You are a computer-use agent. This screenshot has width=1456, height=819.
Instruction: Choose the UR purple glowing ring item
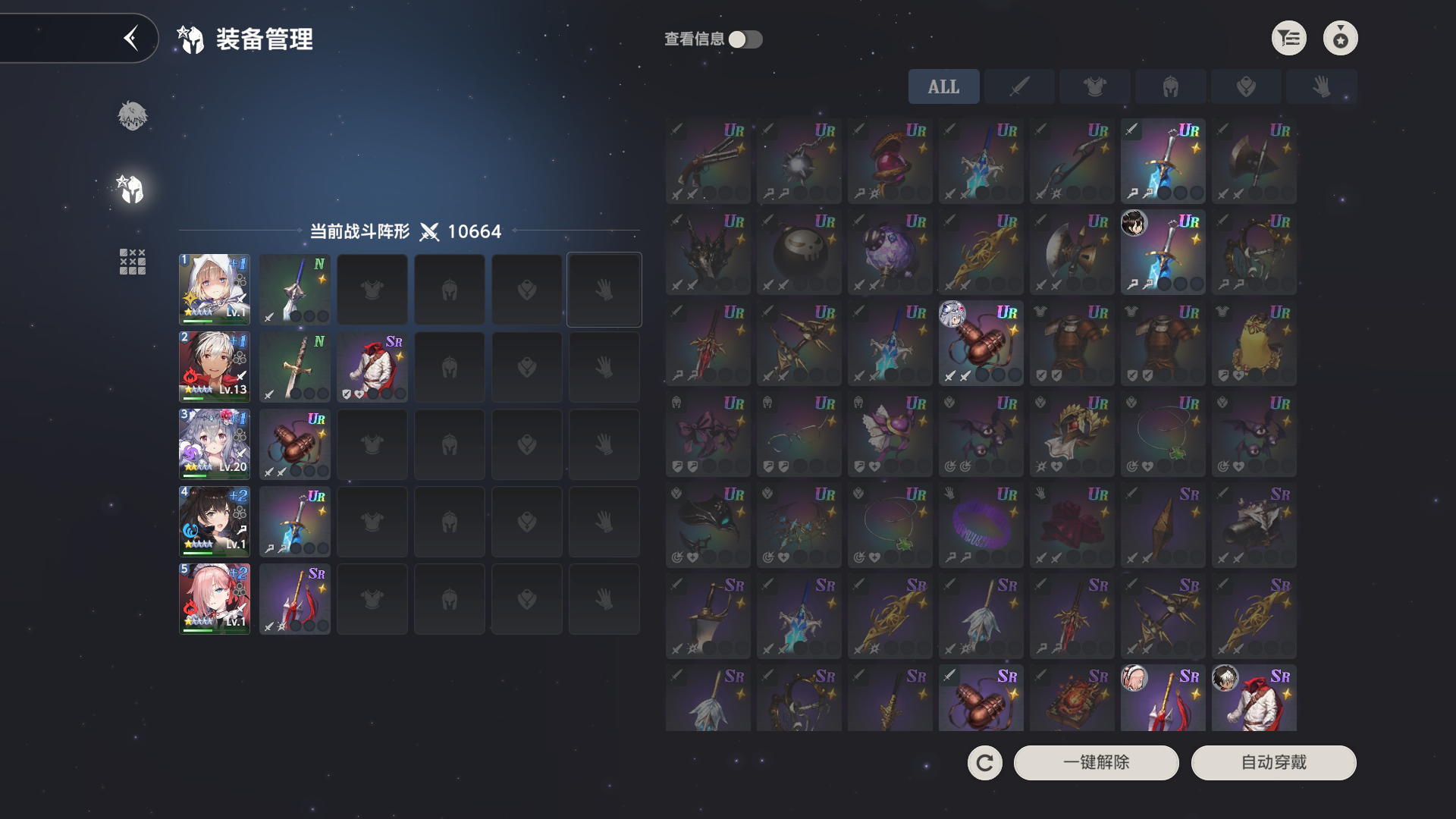[x=981, y=525]
